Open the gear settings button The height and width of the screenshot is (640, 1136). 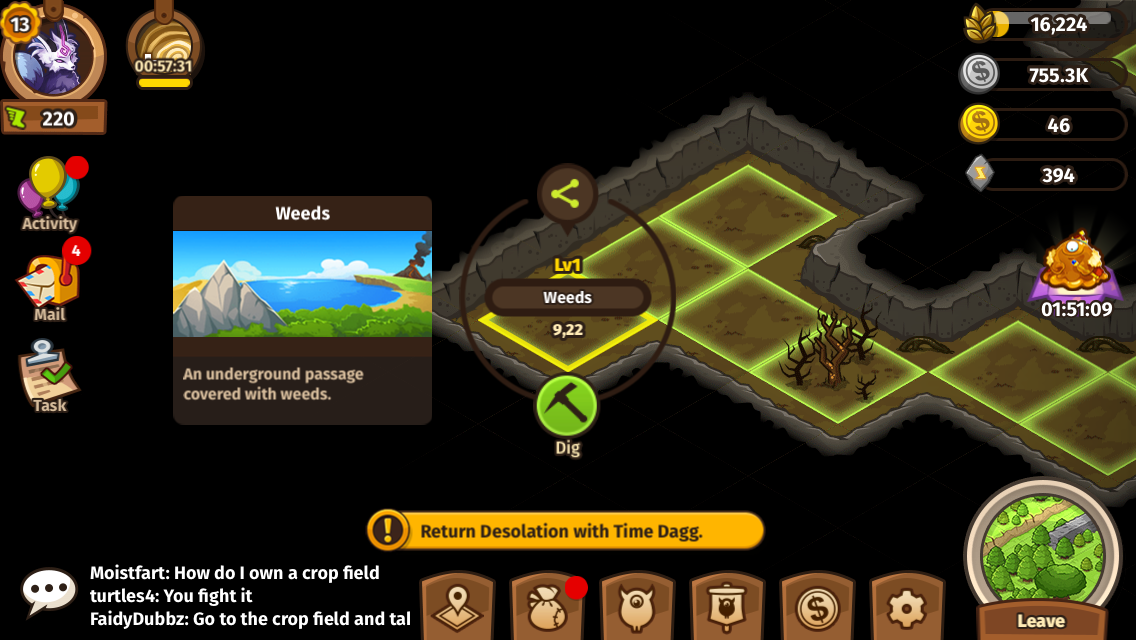tap(907, 607)
